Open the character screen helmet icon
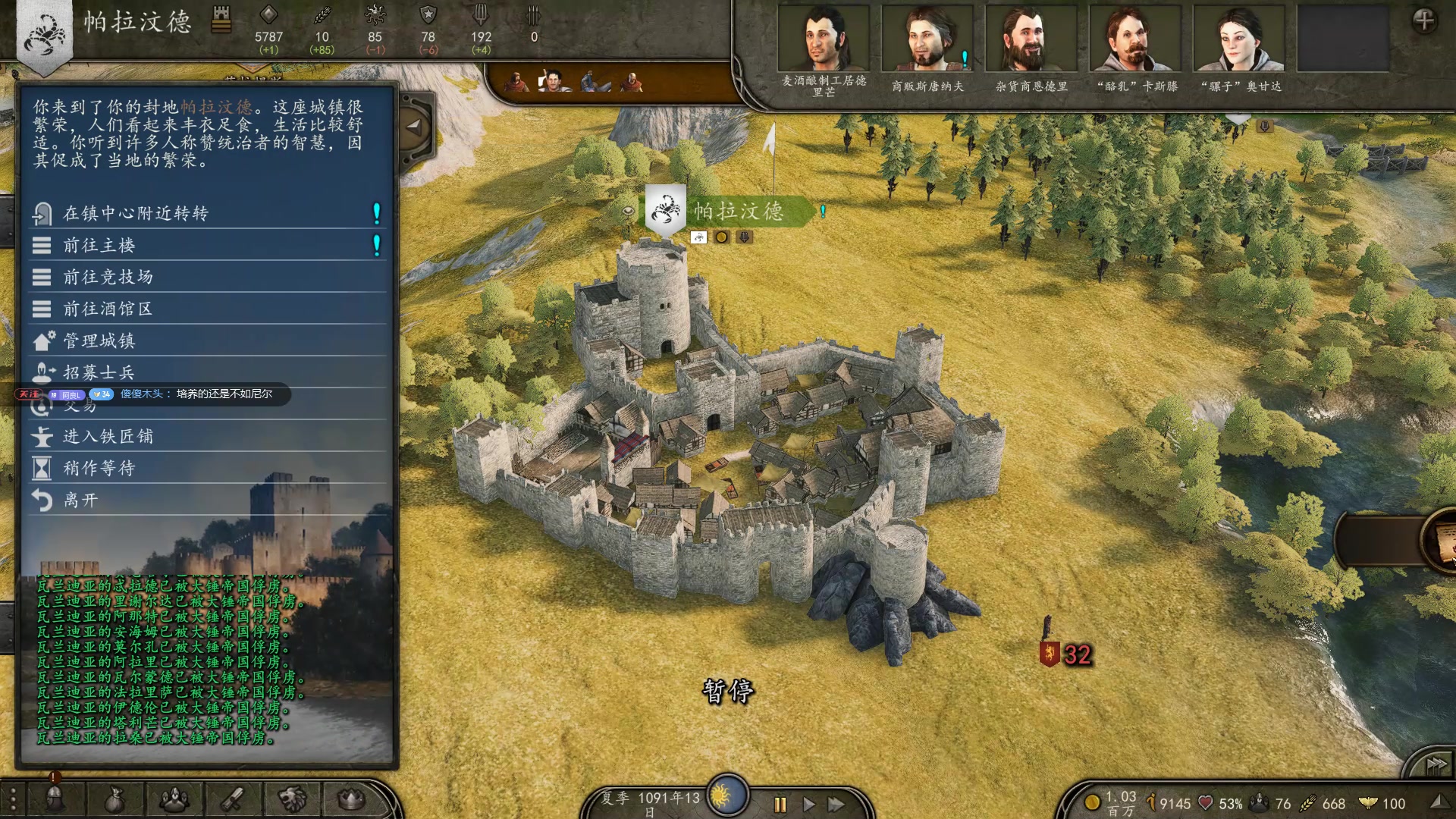The width and height of the screenshot is (1456, 819). [x=55, y=799]
